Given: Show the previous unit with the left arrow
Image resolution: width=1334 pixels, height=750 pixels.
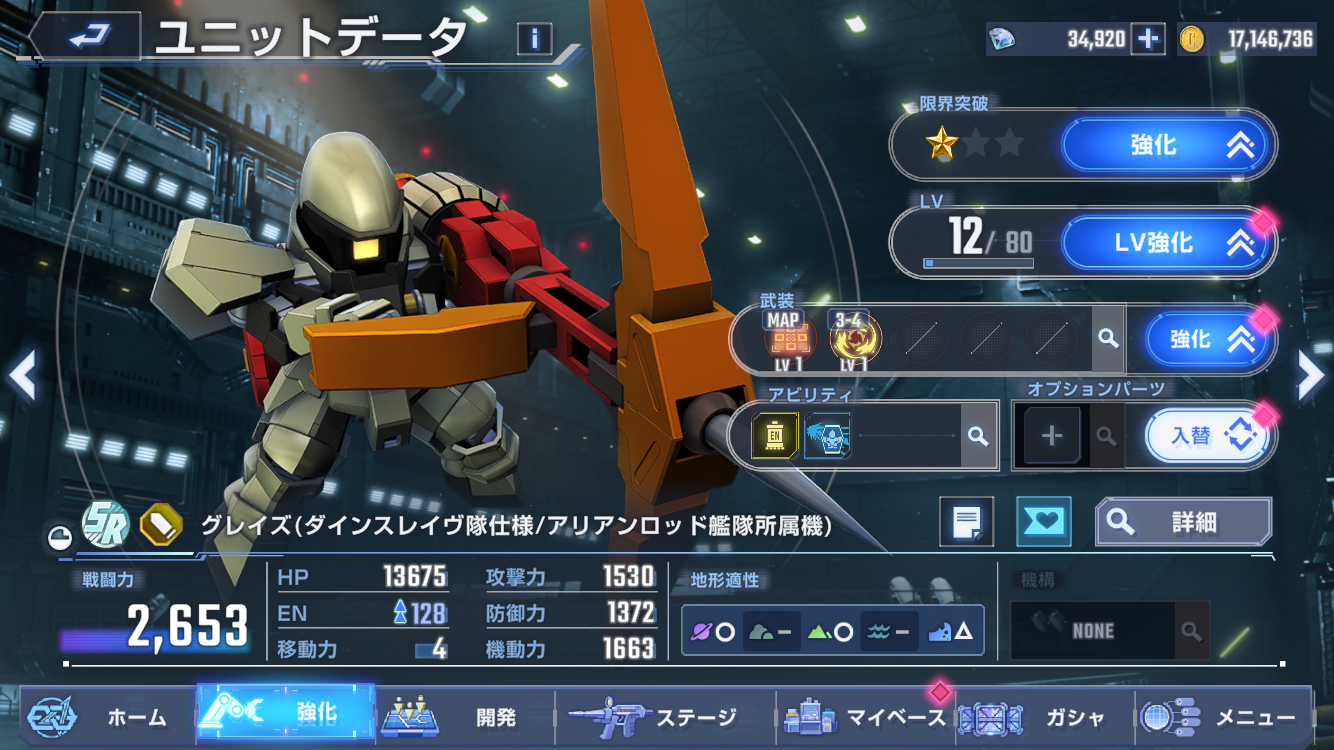Looking at the screenshot, I should pos(22,375).
